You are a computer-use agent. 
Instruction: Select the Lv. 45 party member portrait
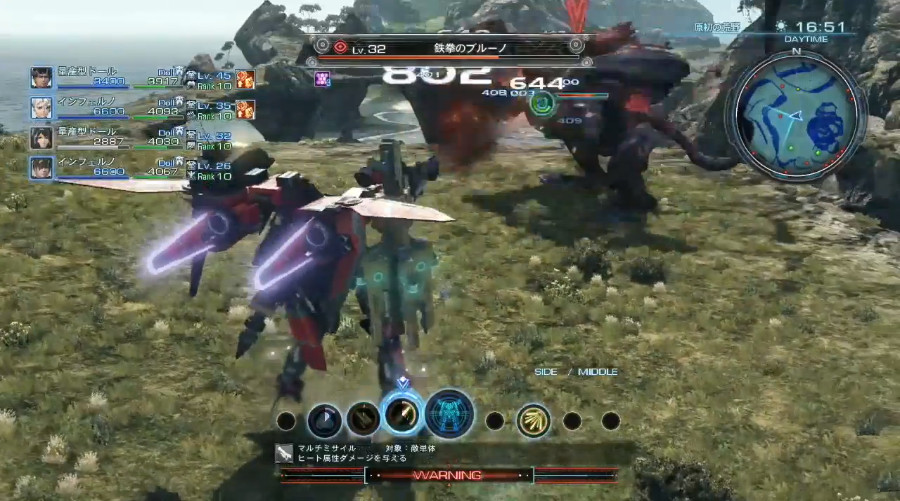pyautogui.click(x=41, y=78)
